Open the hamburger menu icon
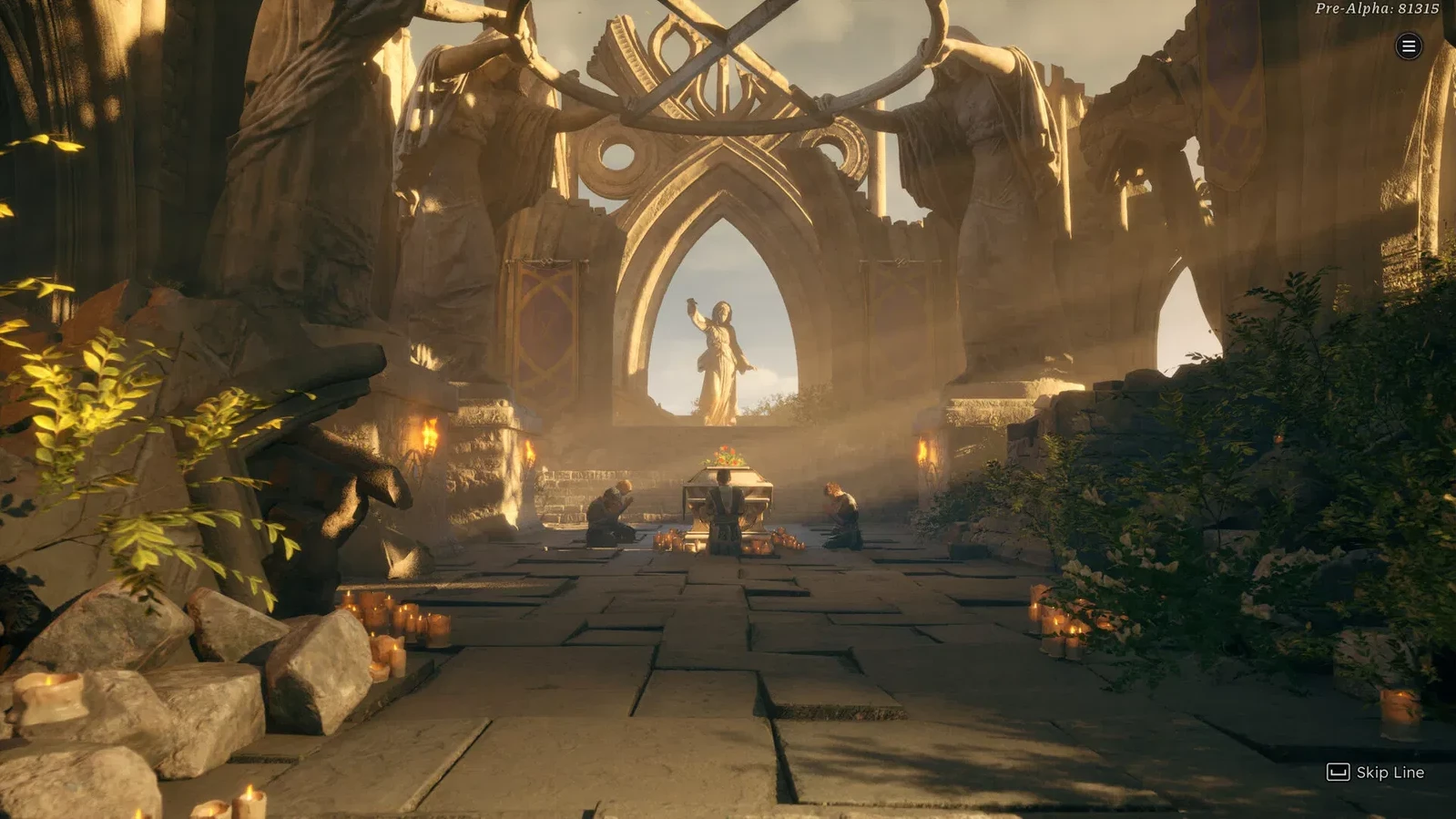The height and width of the screenshot is (819, 1456). pyautogui.click(x=1408, y=46)
